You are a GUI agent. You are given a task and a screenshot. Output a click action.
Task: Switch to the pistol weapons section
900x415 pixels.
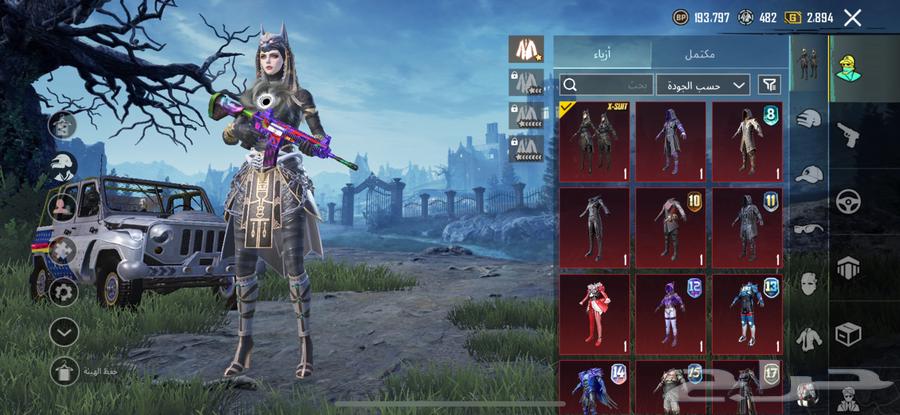pyautogui.click(x=848, y=135)
